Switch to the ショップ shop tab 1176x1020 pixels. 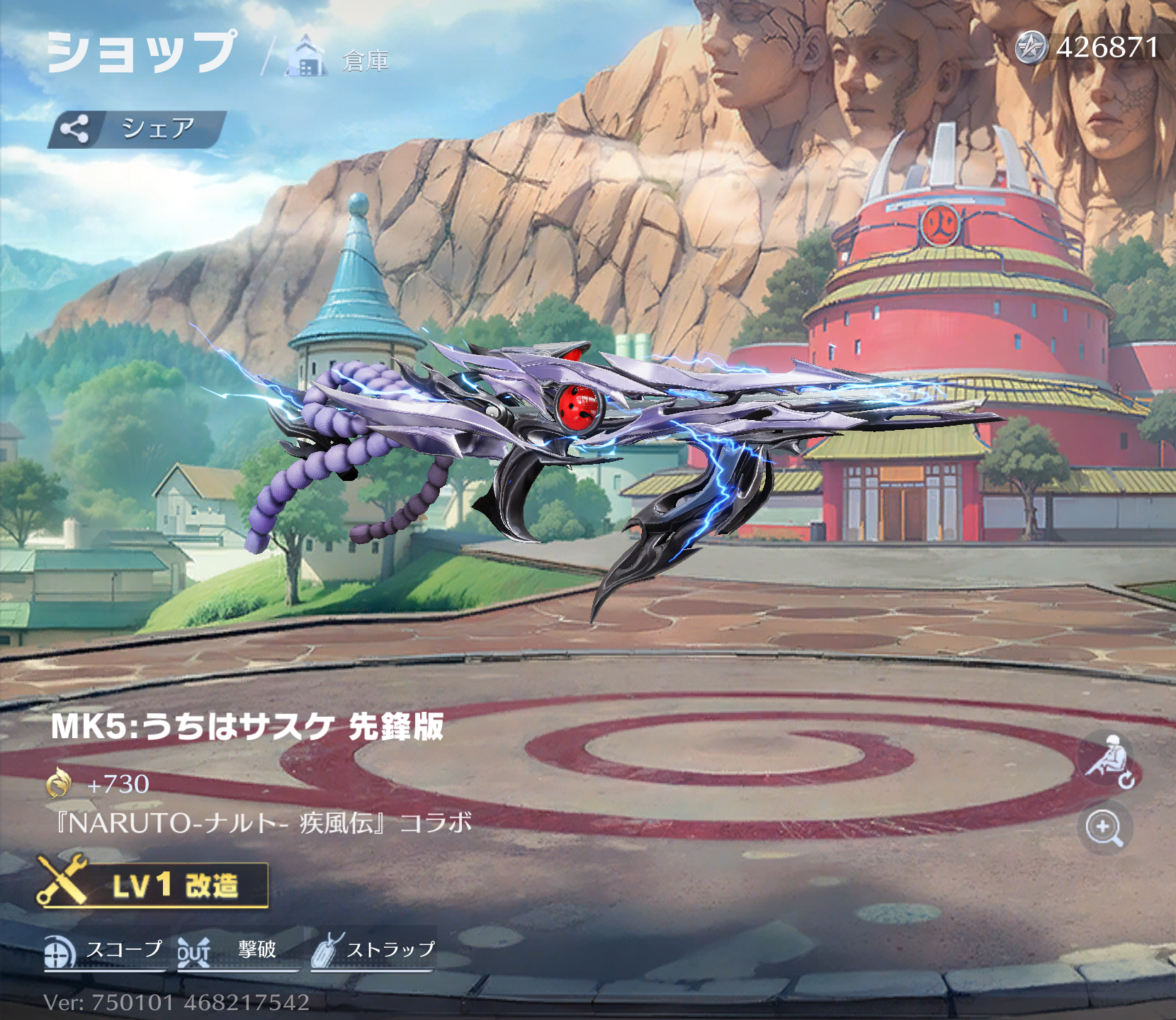tap(142, 52)
